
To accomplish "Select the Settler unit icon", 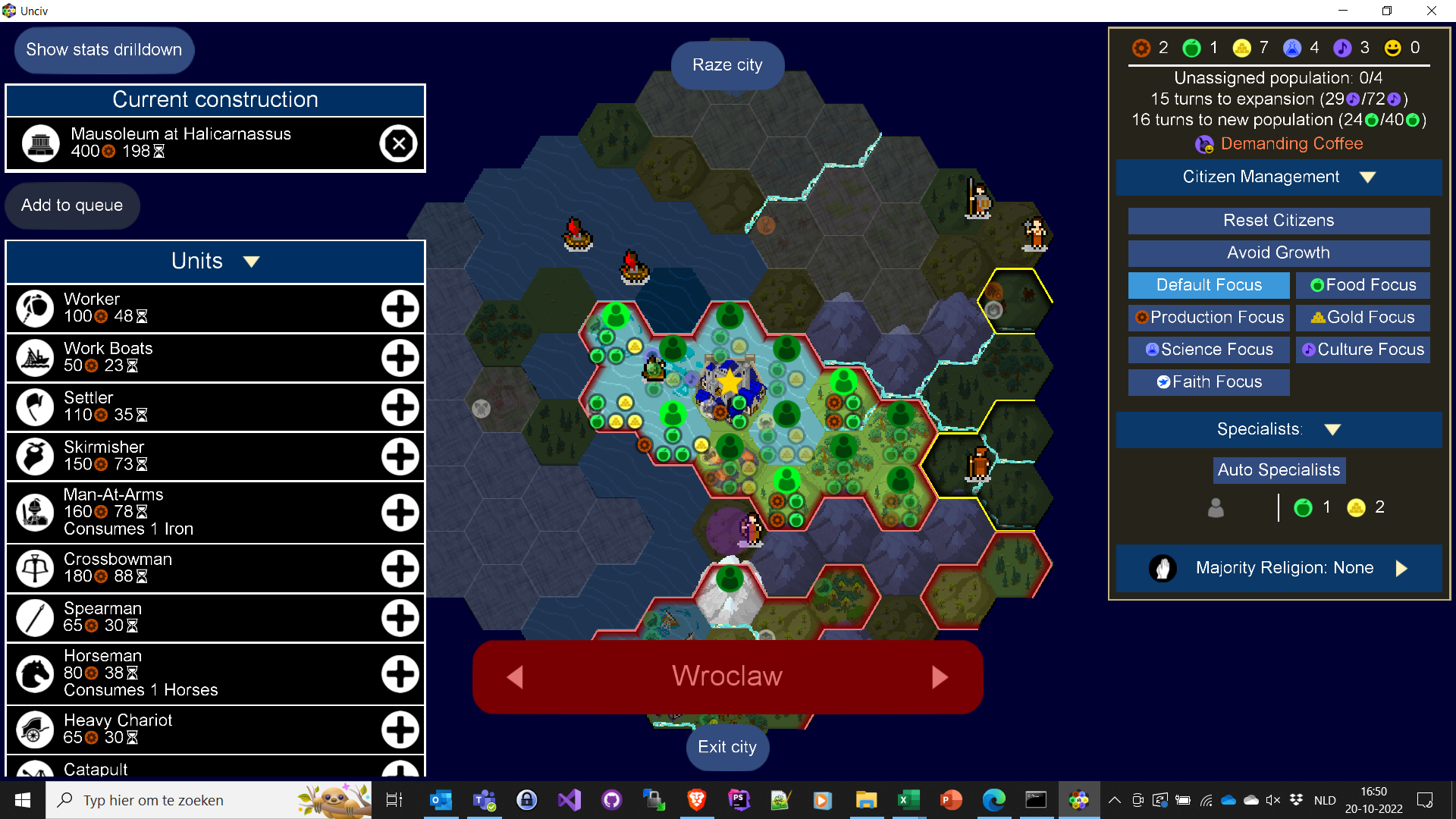I will click(35, 406).
